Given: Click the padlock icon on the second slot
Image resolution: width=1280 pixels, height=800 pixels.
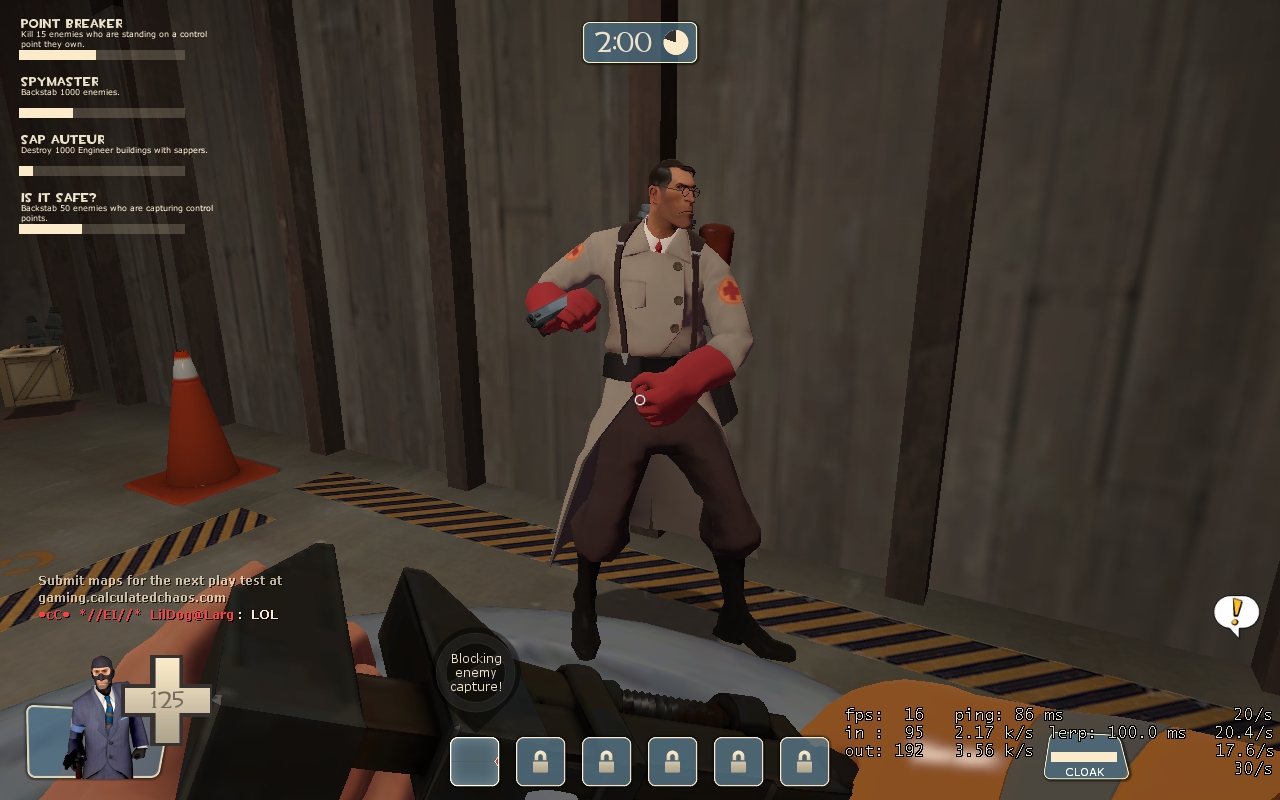Looking at the screenshot, I should click(540, 761).
